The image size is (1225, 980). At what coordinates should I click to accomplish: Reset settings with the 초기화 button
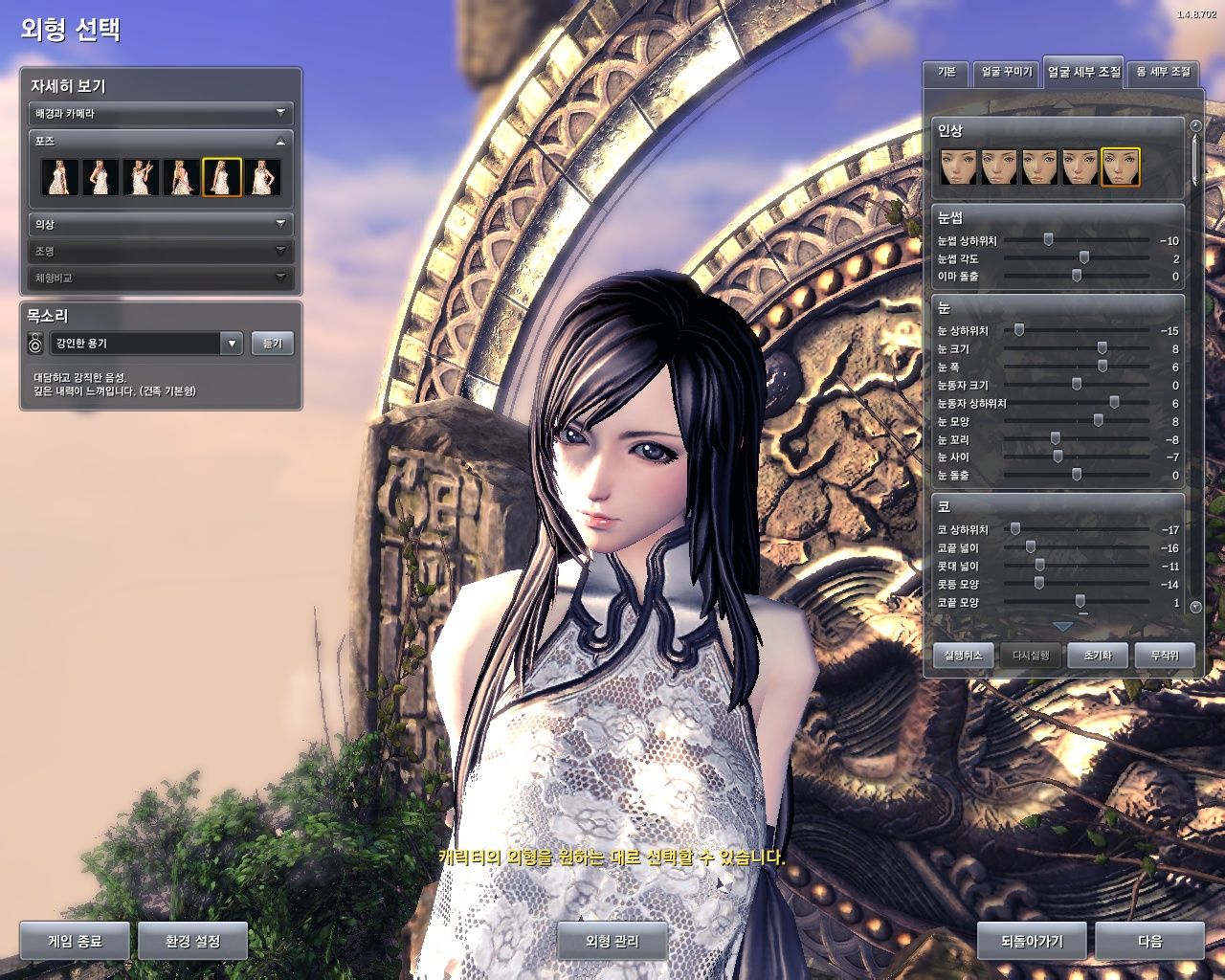[1098, 656]
